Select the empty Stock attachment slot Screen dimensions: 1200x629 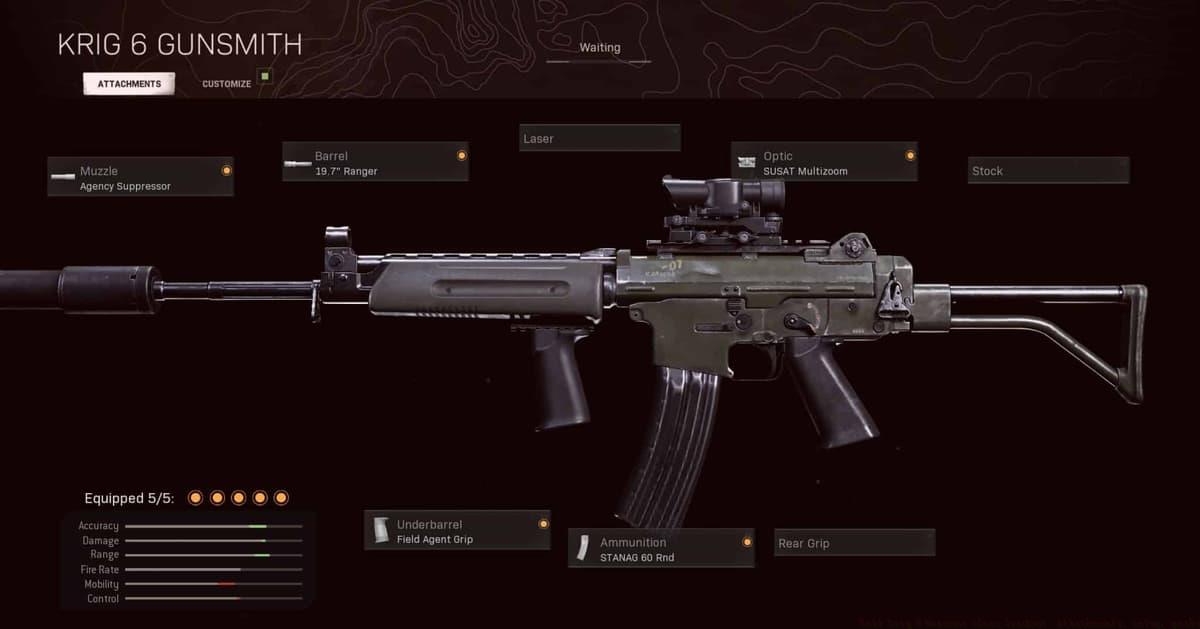pyautogui.click(x=1048, y=171)
